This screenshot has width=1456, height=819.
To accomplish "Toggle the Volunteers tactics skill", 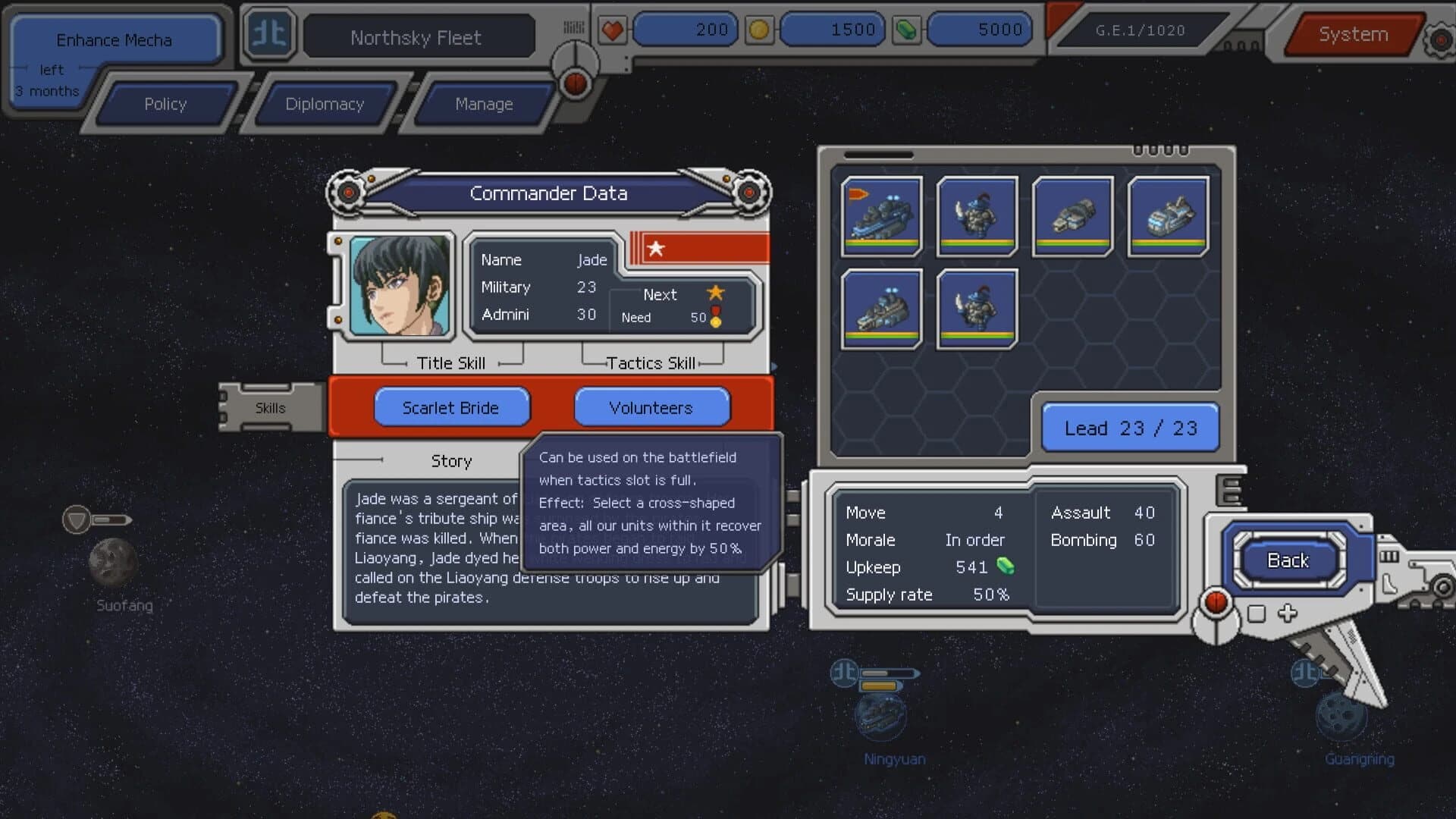I will coord(651,407).
